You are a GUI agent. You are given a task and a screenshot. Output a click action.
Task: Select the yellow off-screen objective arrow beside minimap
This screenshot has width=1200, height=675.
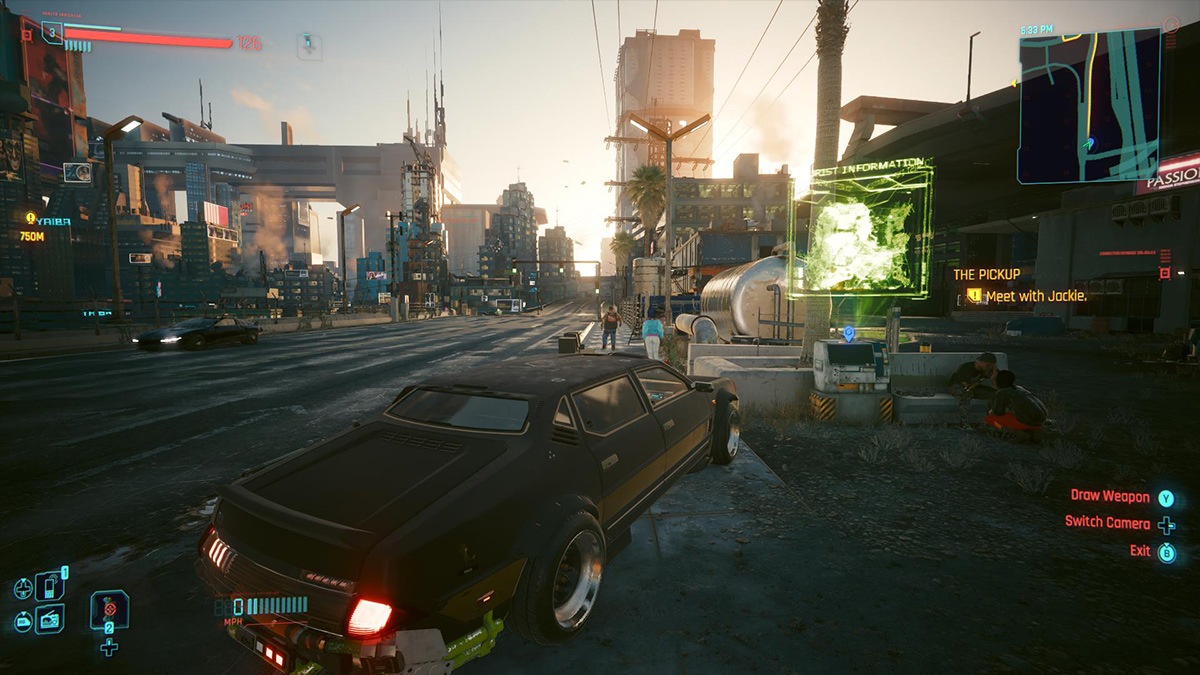(1014, 83)
